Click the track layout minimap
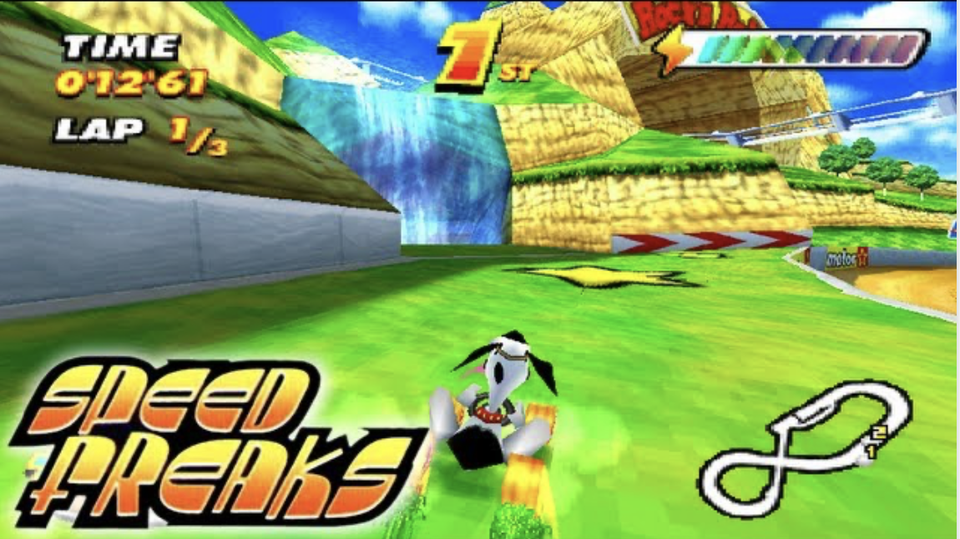 click(x=805, y=447)
